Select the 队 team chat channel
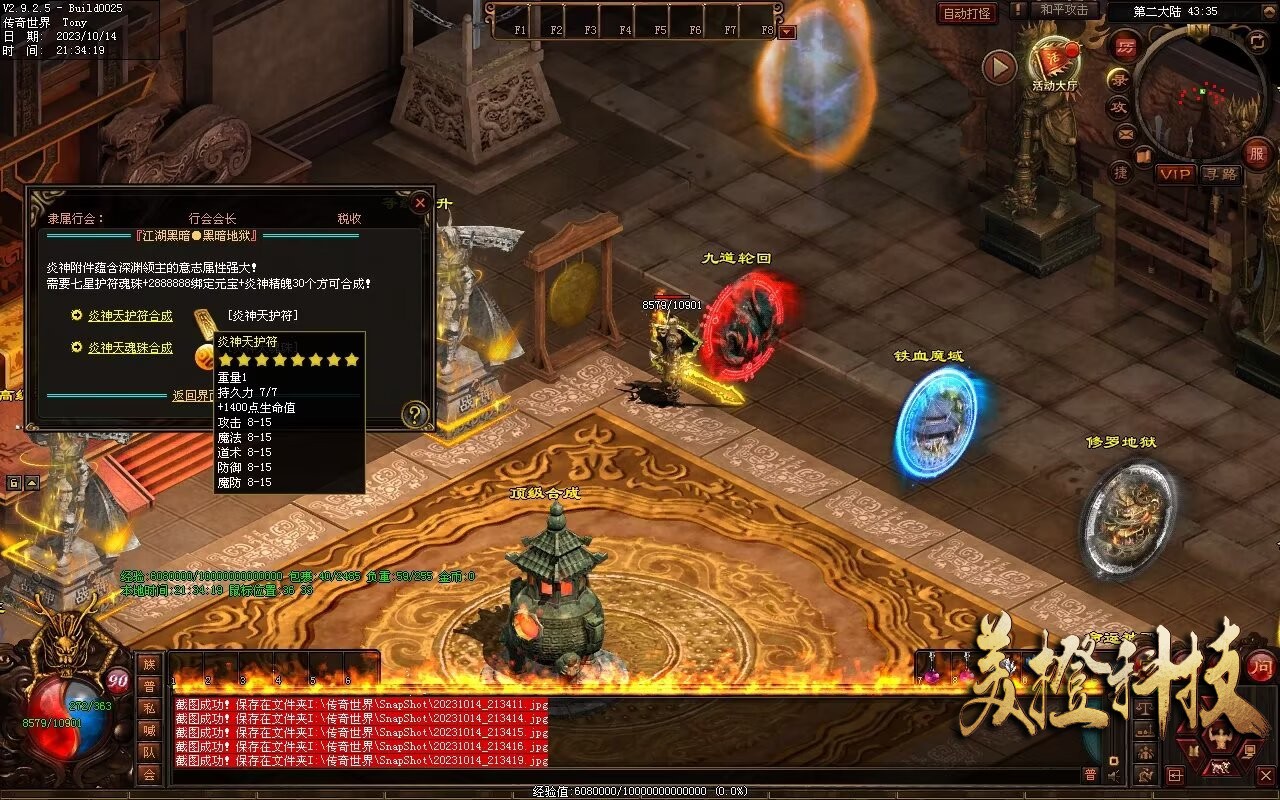1280x800 pixels. 149,752
